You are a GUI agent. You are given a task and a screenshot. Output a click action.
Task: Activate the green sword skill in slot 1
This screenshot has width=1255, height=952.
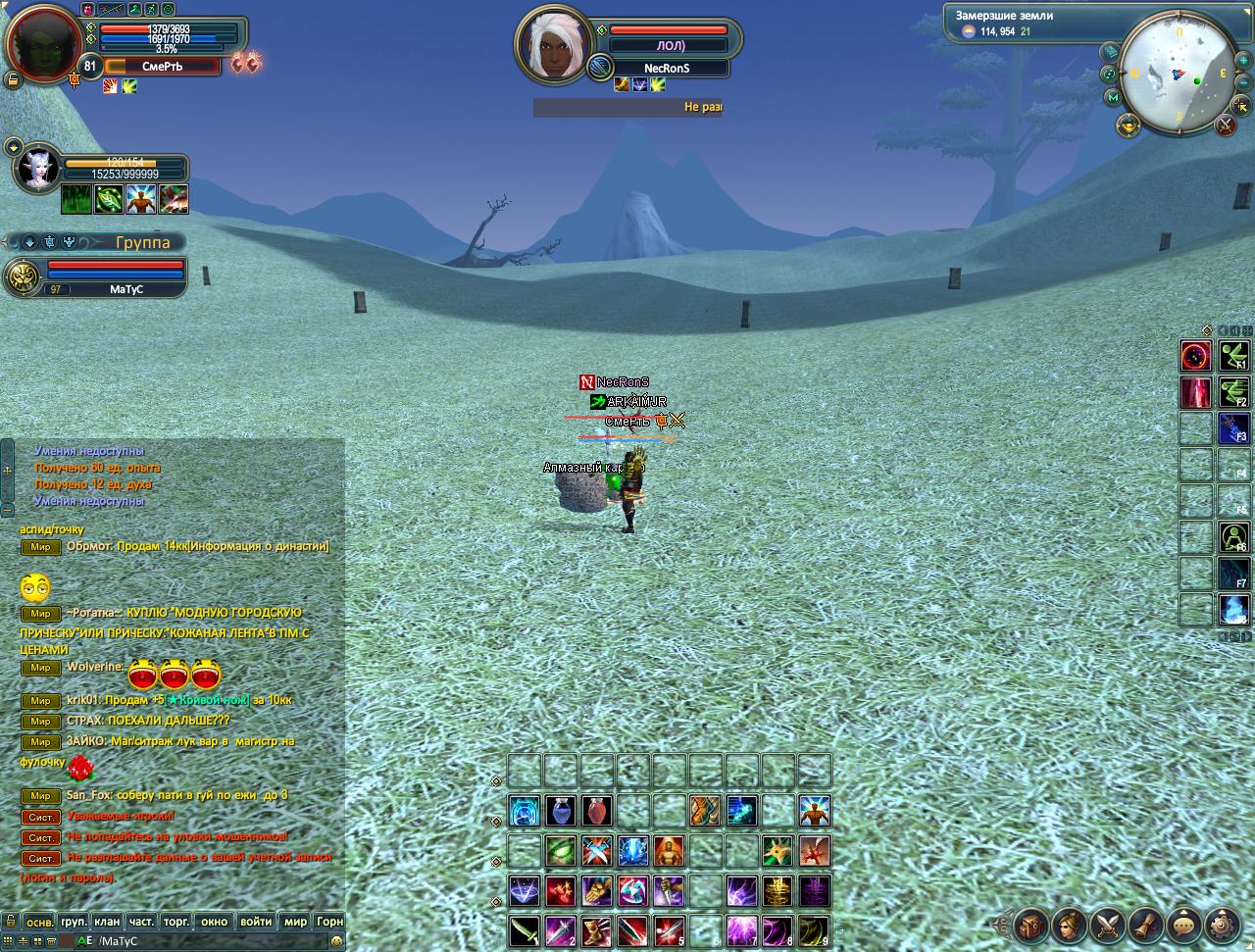point(525,930)
